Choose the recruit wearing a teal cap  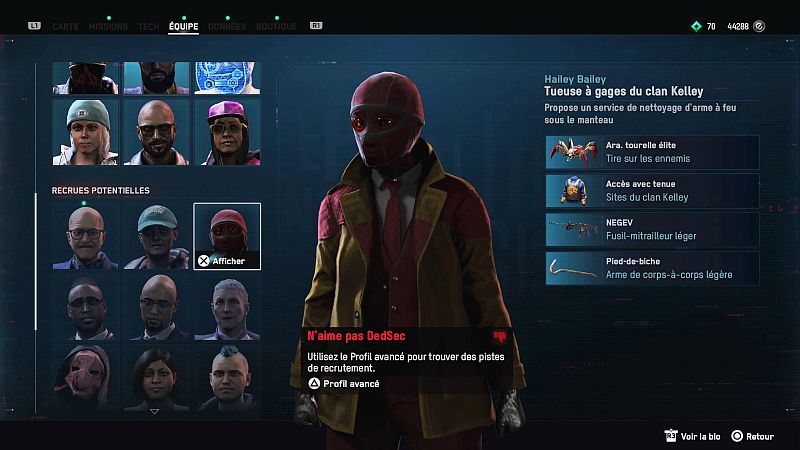point(156,236)
